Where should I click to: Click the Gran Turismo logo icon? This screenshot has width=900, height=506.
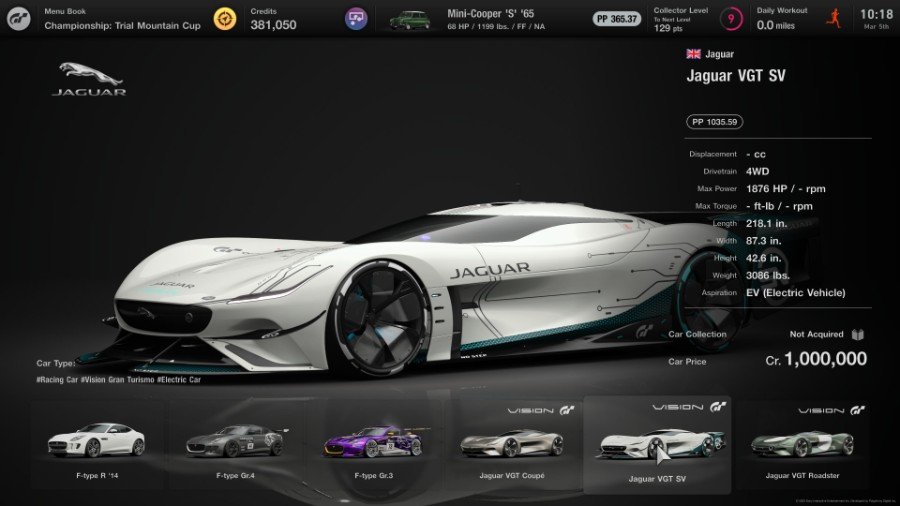tap(21, 18)
